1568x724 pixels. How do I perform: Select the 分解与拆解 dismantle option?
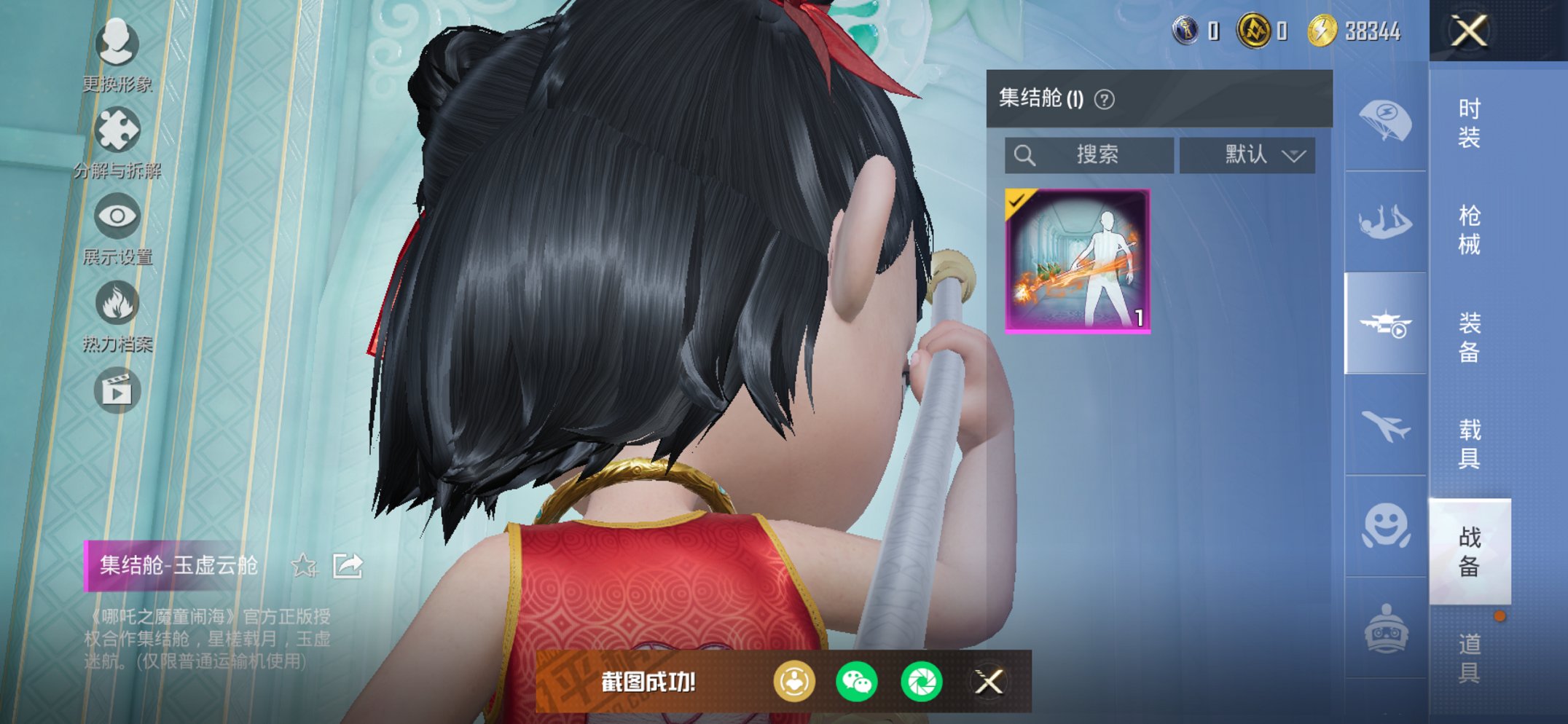point(117,127)
